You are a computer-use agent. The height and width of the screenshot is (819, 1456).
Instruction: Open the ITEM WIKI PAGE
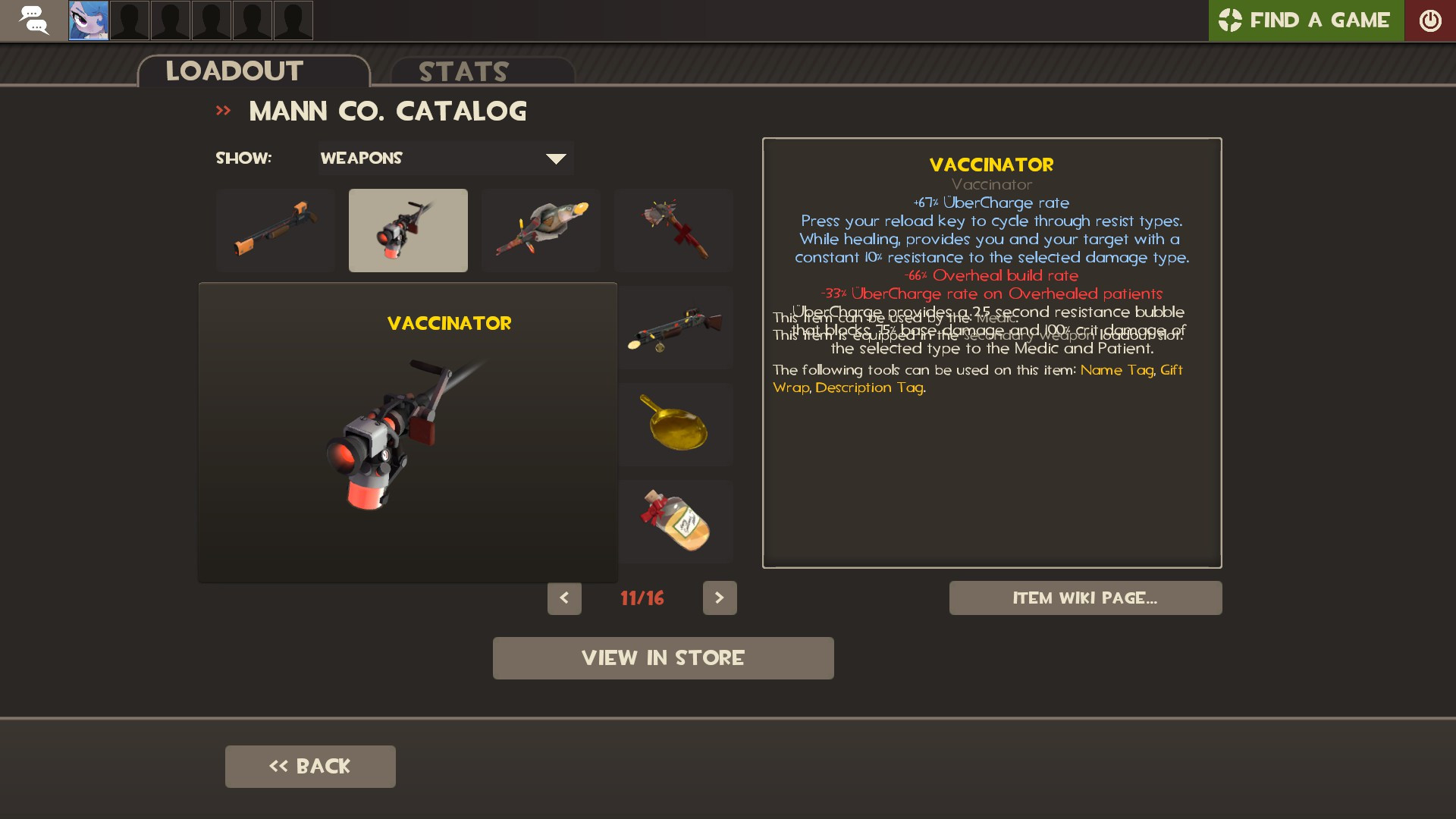pyautogui.click(x=1085, y=598)
